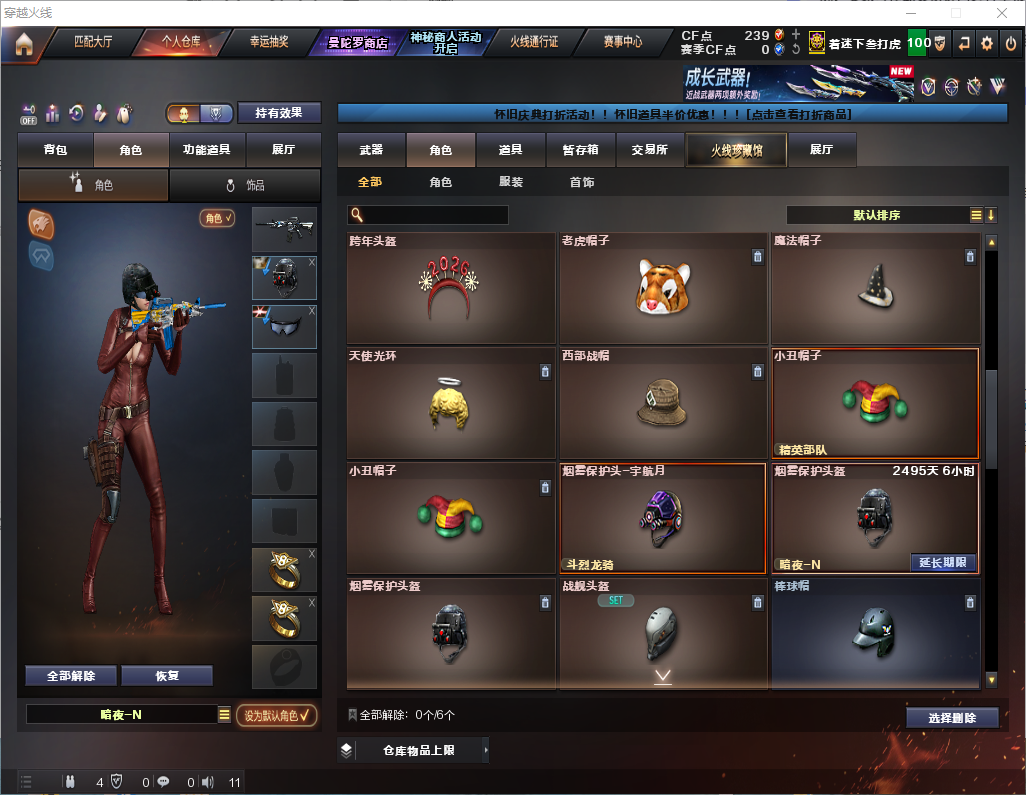
Task: Select the 天使光环 angel halo item
Action: pos(451,402)
